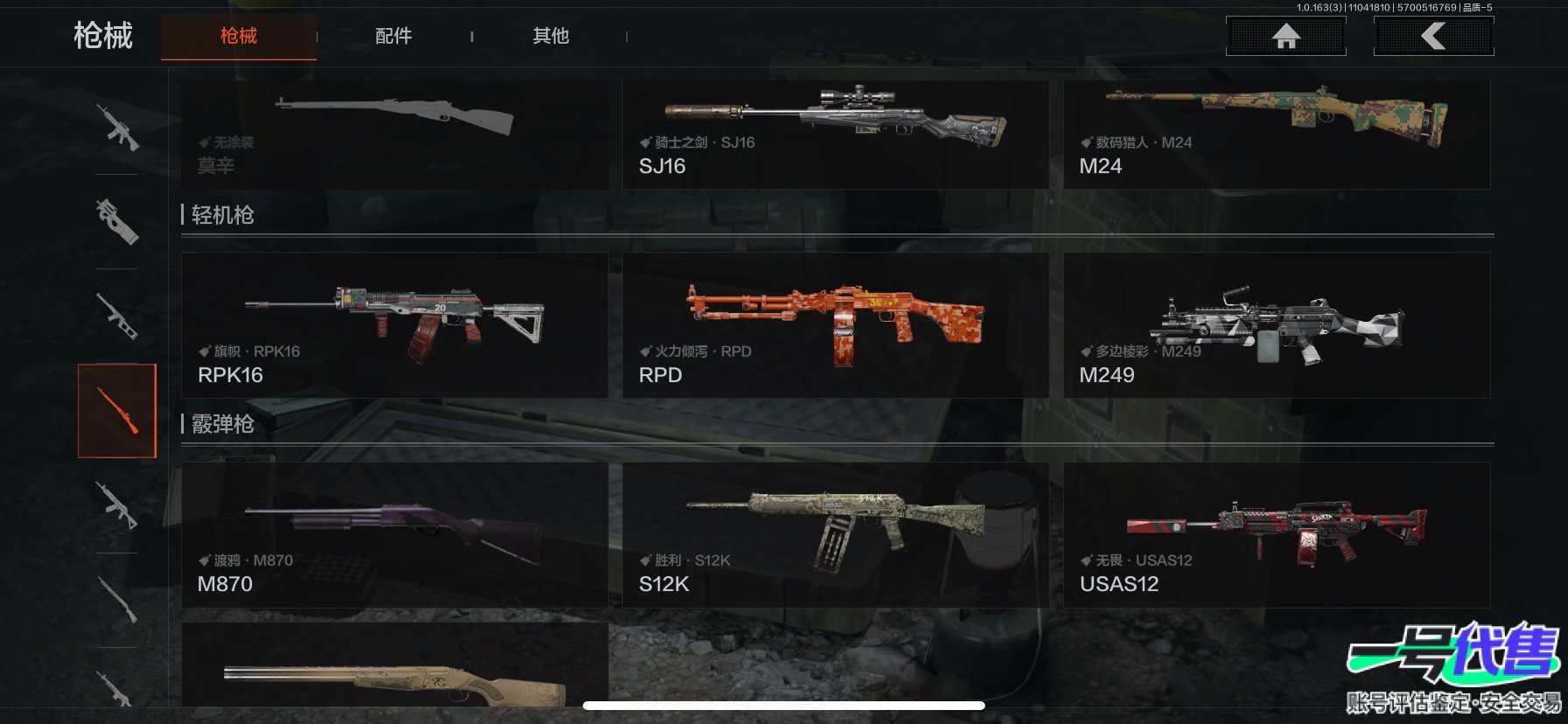Switch to the 其他 tab
Screen dimensions: 1568x724
(550, 36)
